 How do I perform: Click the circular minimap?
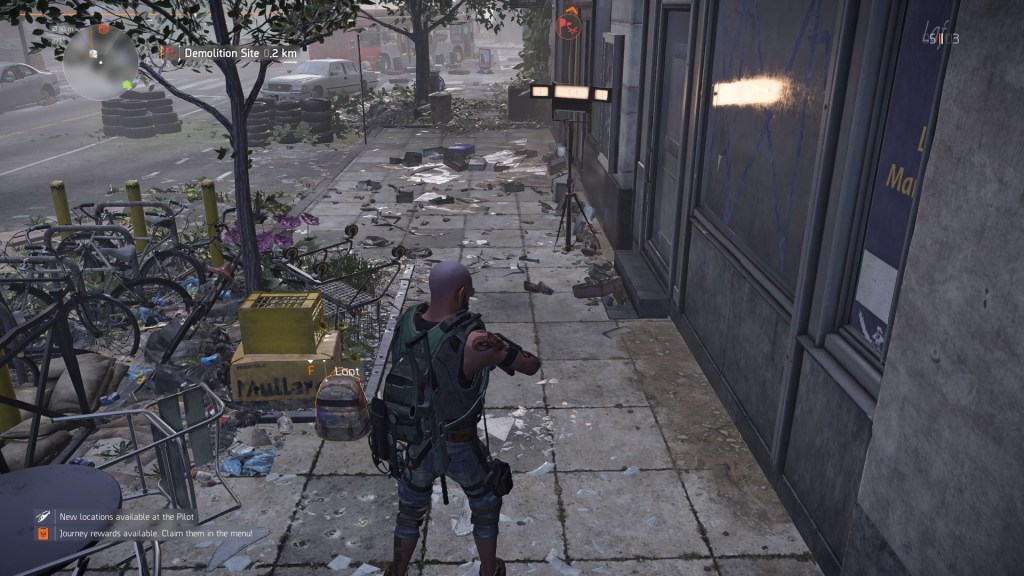click(100, 62)
